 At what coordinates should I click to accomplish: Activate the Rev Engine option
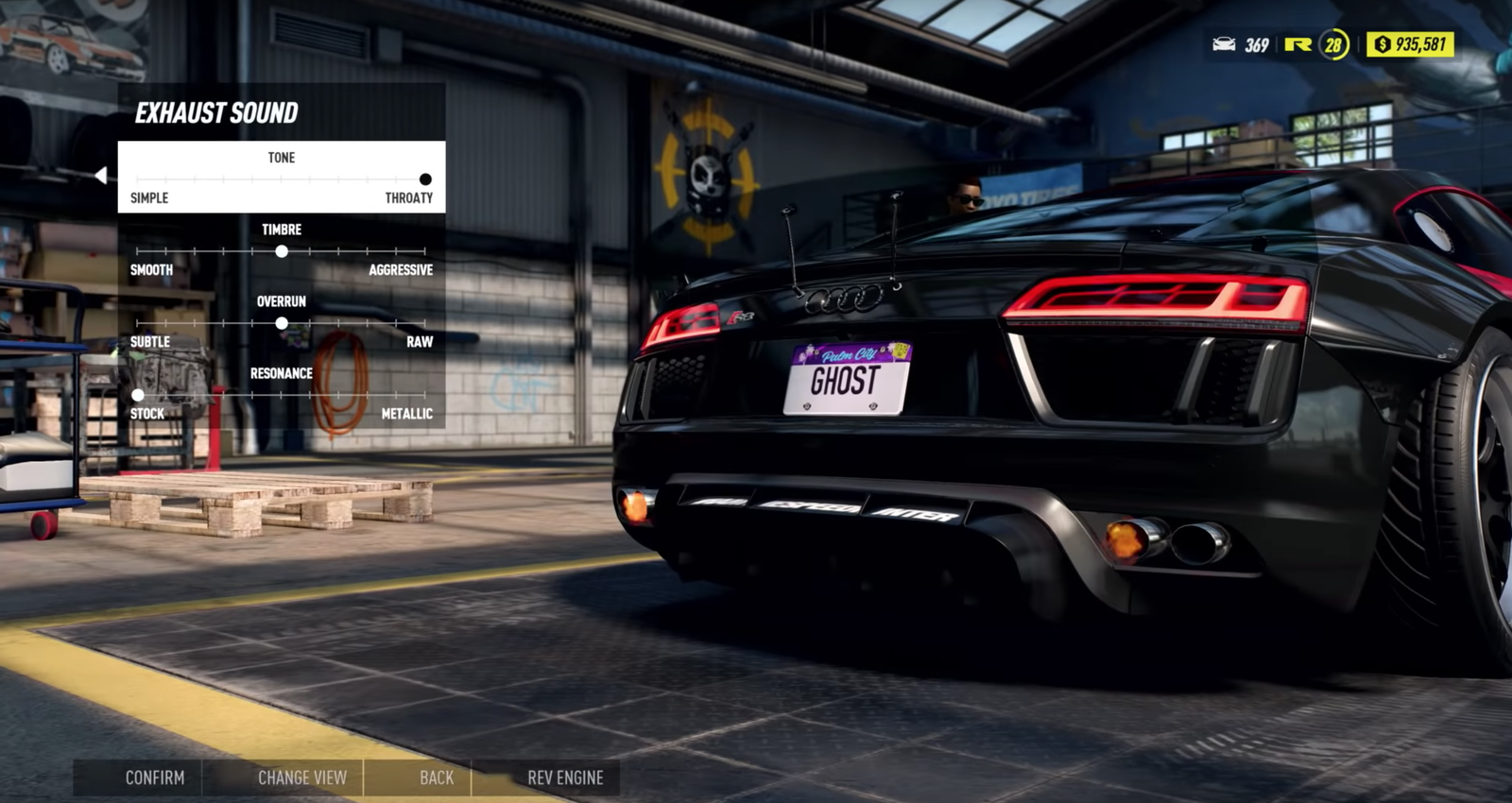[565, 777]
